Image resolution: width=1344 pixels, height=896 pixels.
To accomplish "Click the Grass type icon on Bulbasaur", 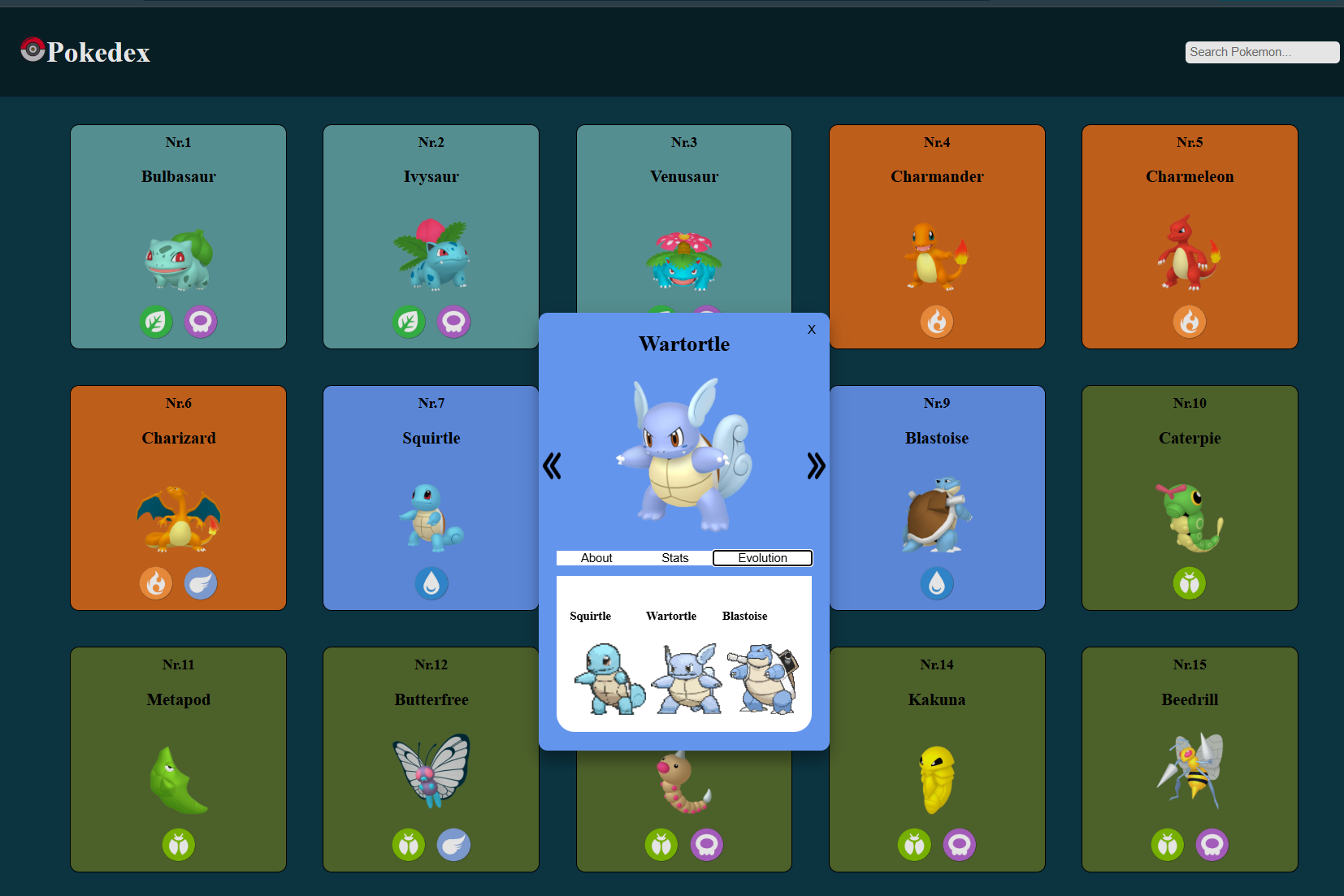I will [156, 322].
